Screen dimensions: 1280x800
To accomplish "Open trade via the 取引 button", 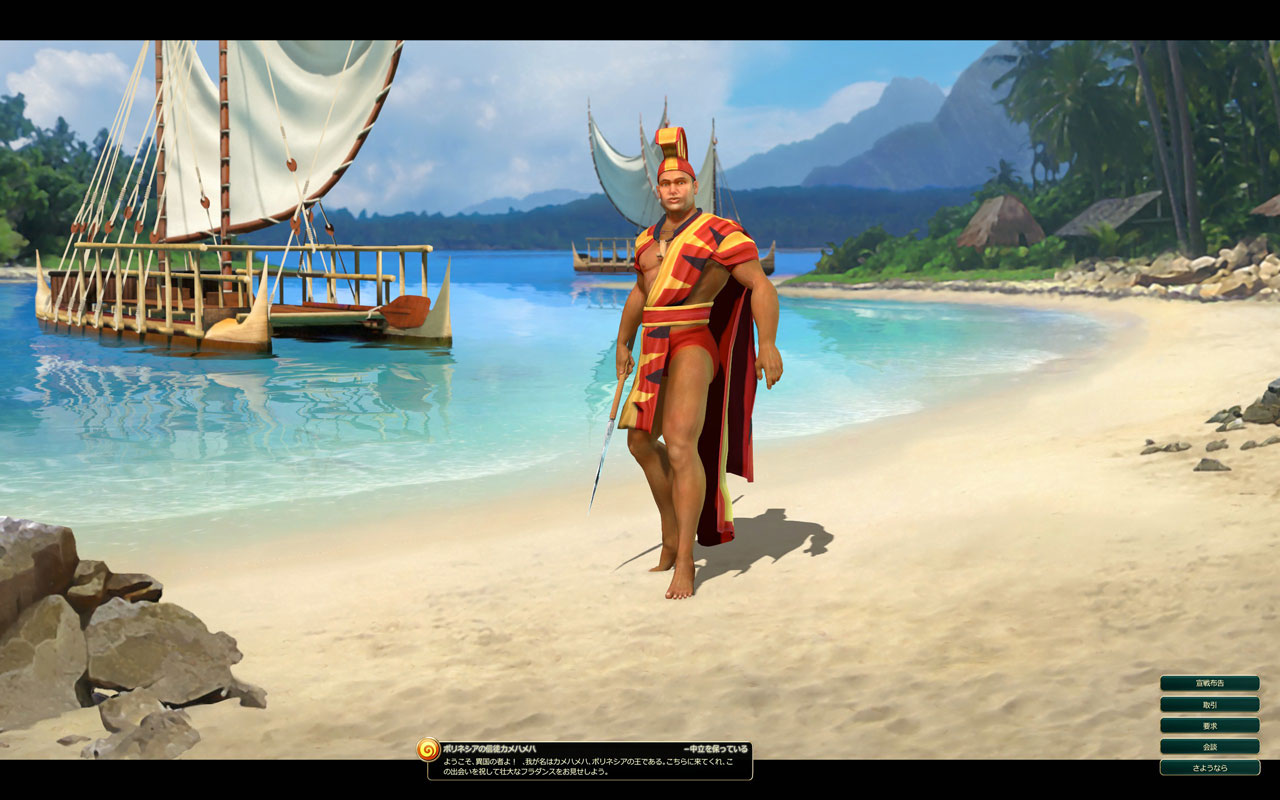I will [x=1209, y=704].
